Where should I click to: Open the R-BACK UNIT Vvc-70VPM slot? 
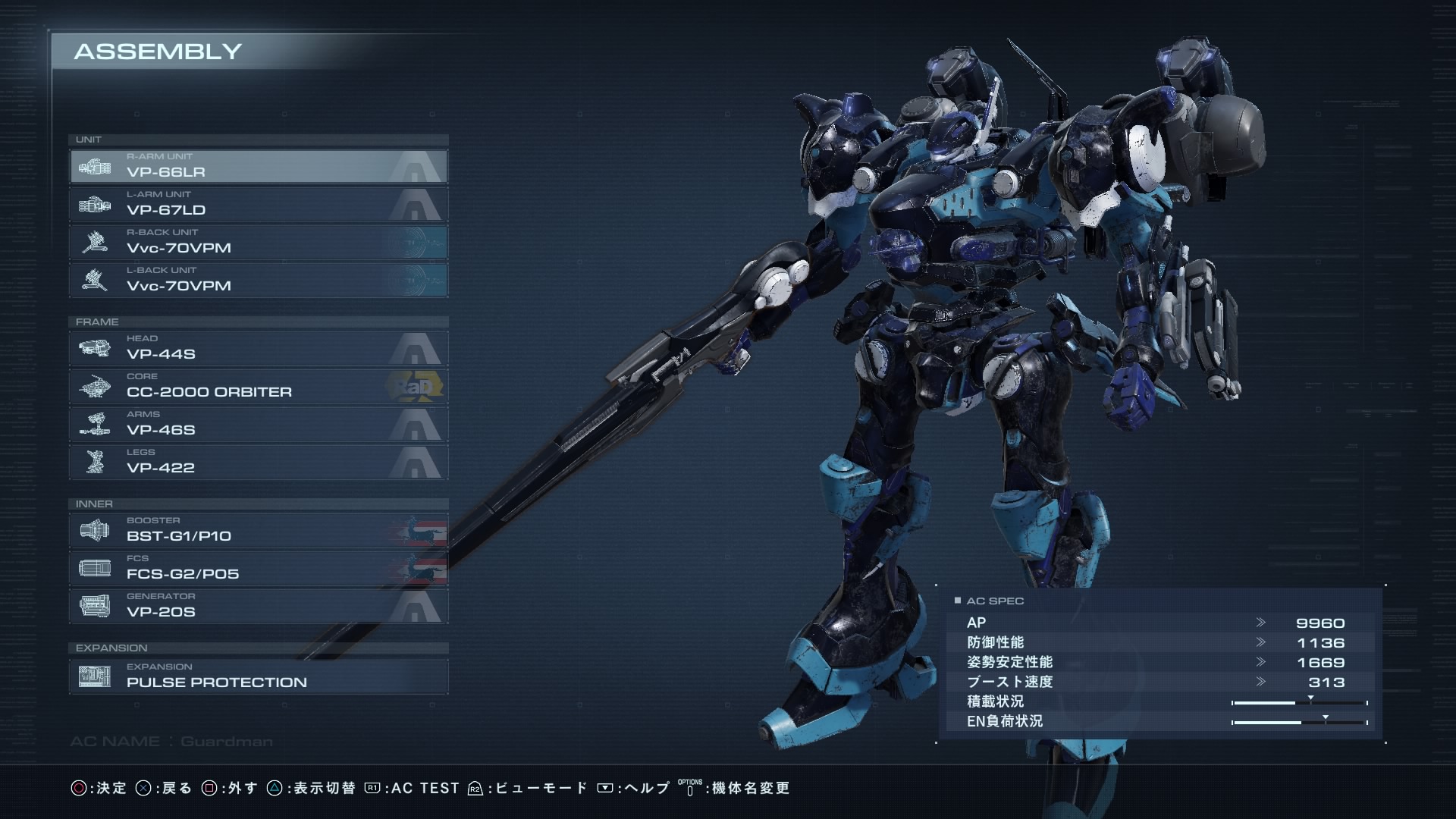coord(258,242)
